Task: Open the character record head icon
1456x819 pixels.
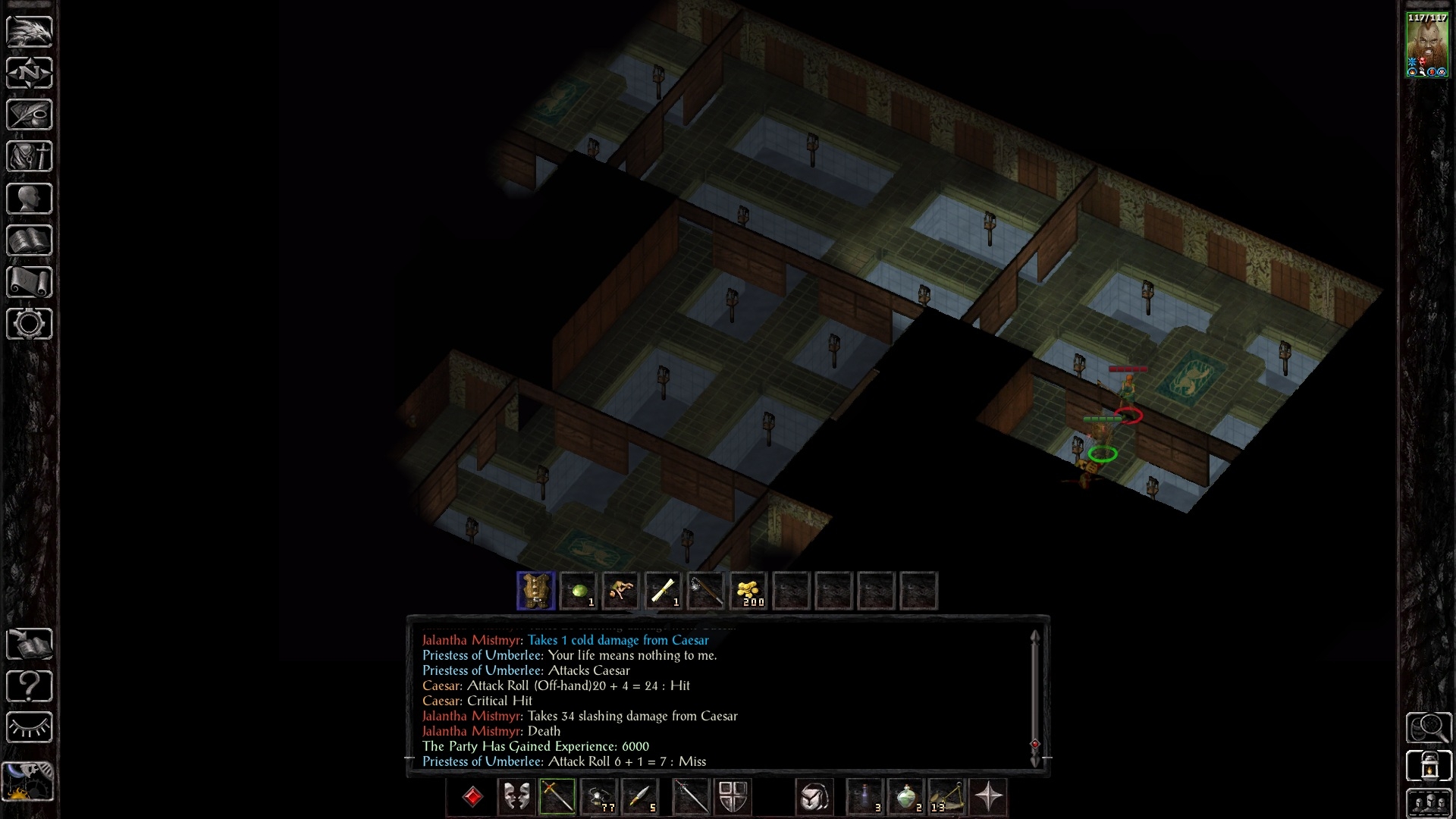Action: [x=30, y=199]
